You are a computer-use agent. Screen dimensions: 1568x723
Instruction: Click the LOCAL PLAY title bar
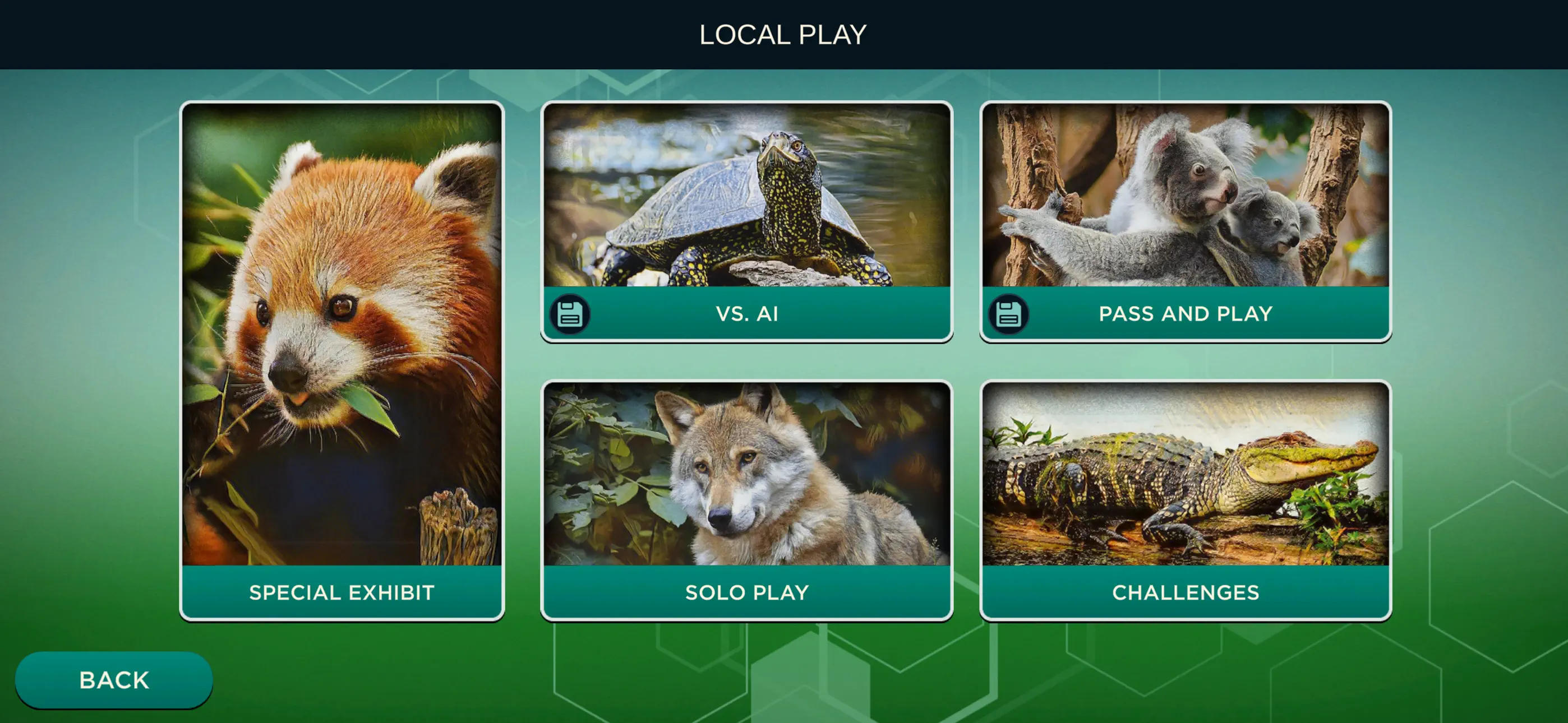pyautogui.click(x=784, y=35)
